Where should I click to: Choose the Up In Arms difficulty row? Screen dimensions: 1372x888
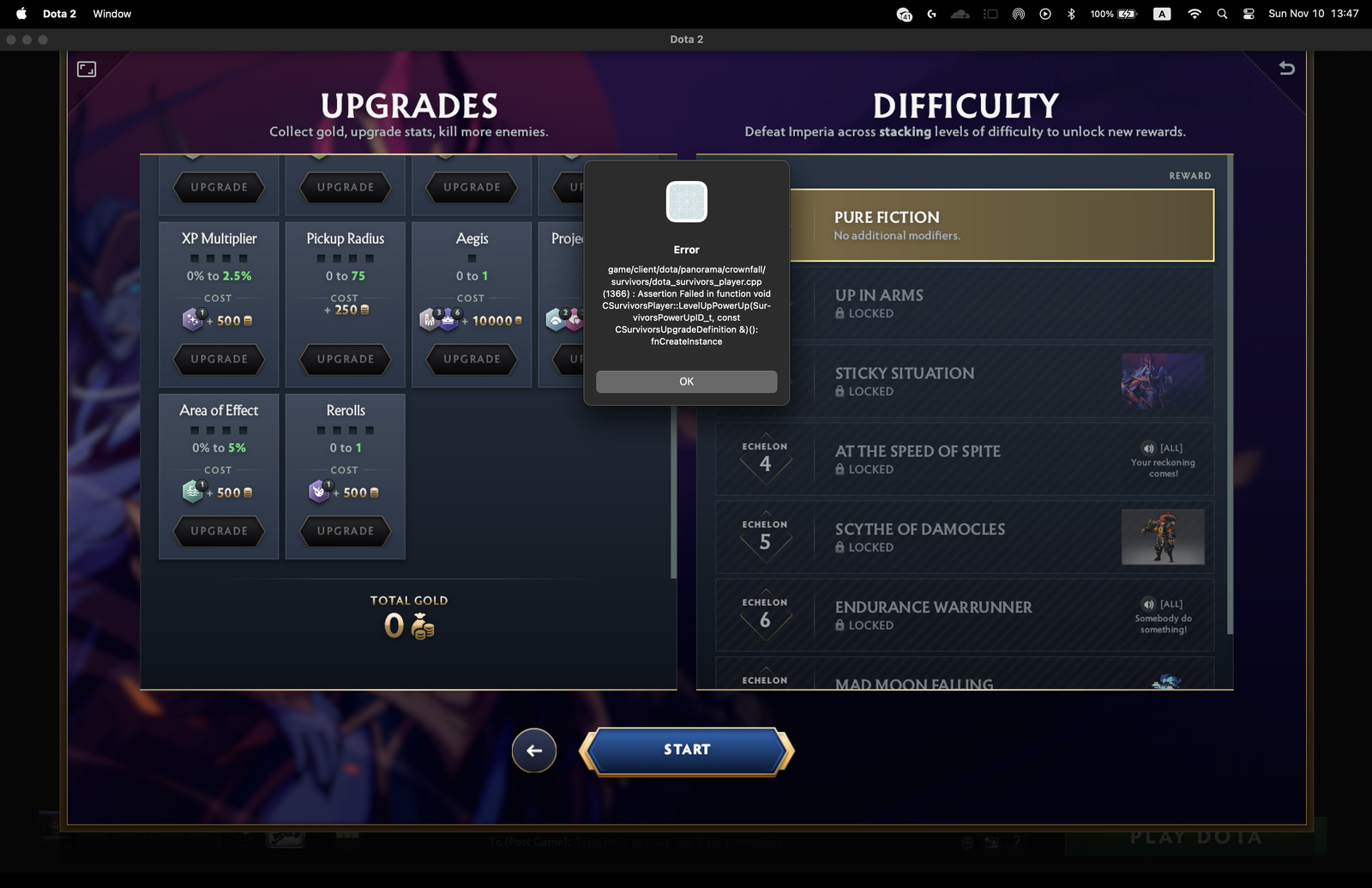point(1000,303)
